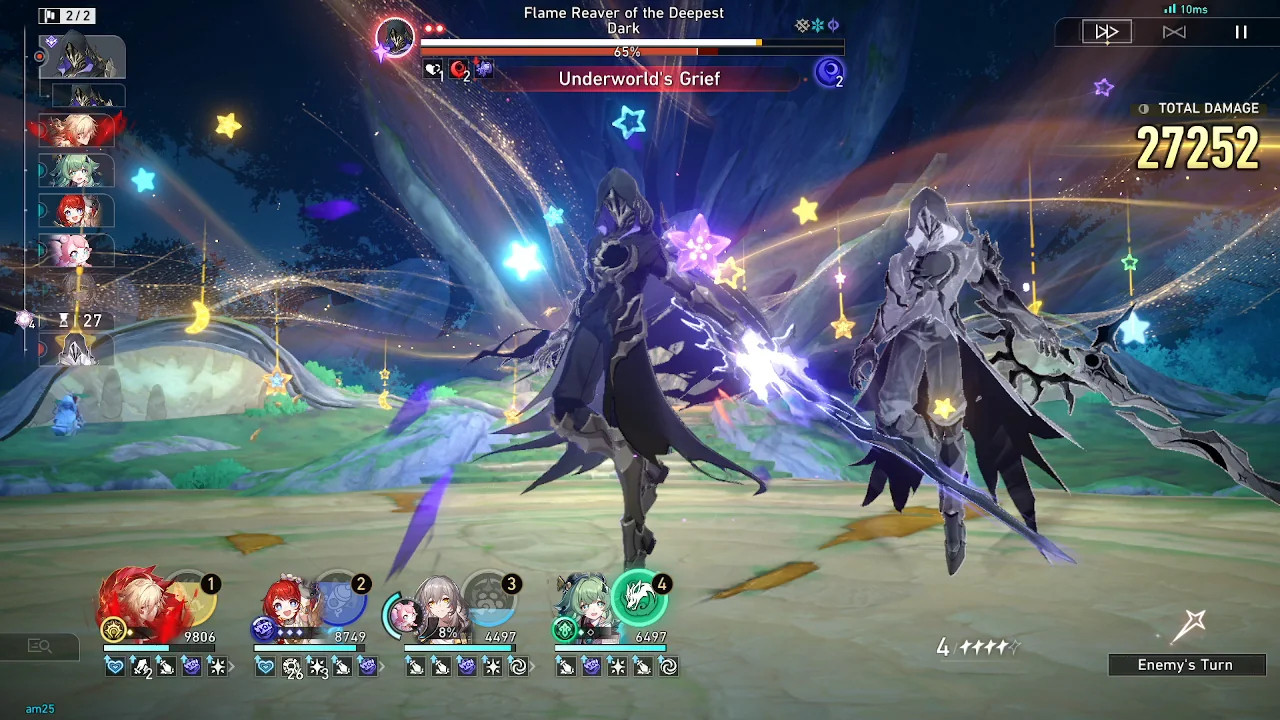1280x720 pixels.
Task: Toggle the double-speed battle button
Action: (1106, 32)
